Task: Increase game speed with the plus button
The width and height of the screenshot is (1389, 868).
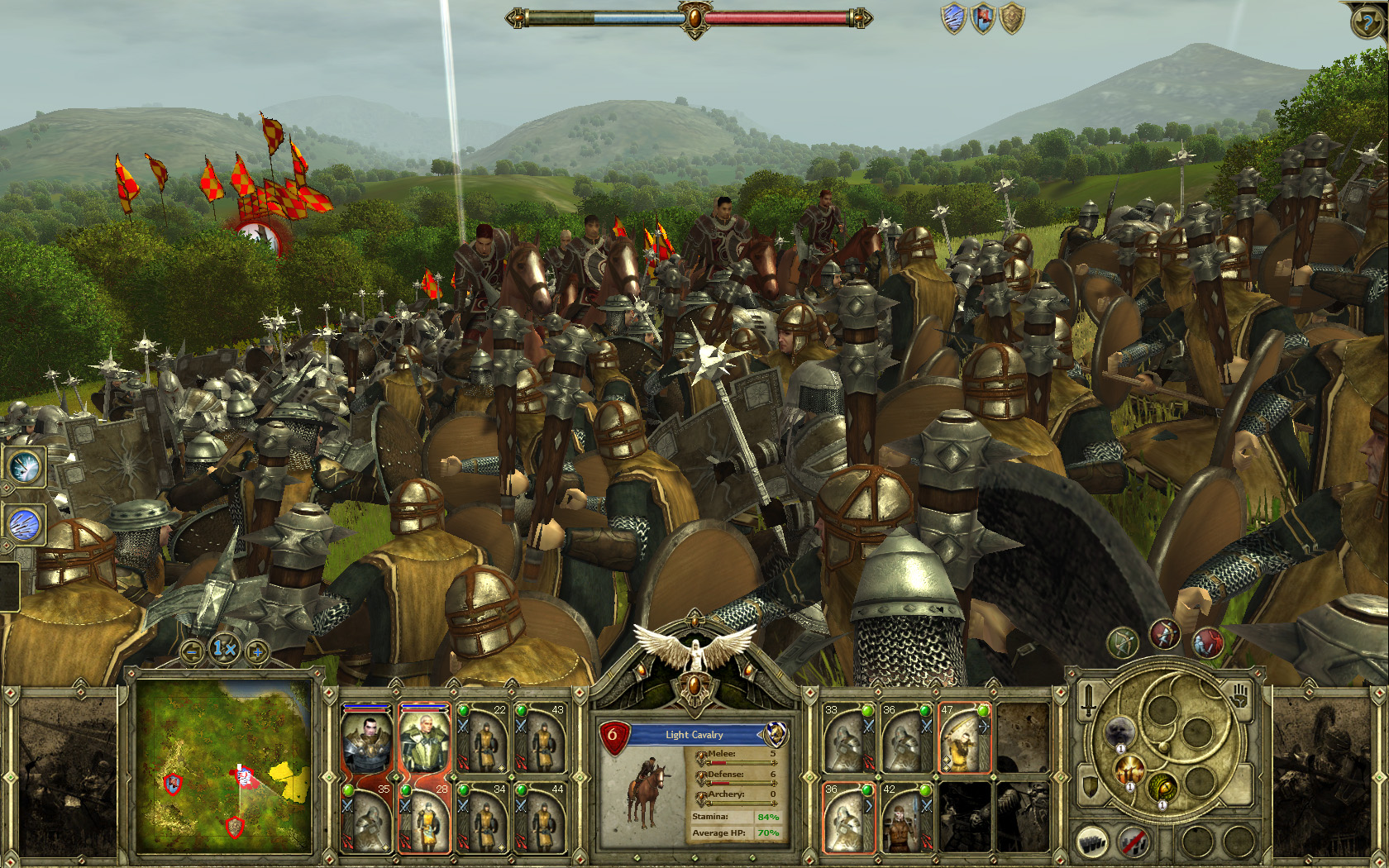Action: tap(257, 652)
